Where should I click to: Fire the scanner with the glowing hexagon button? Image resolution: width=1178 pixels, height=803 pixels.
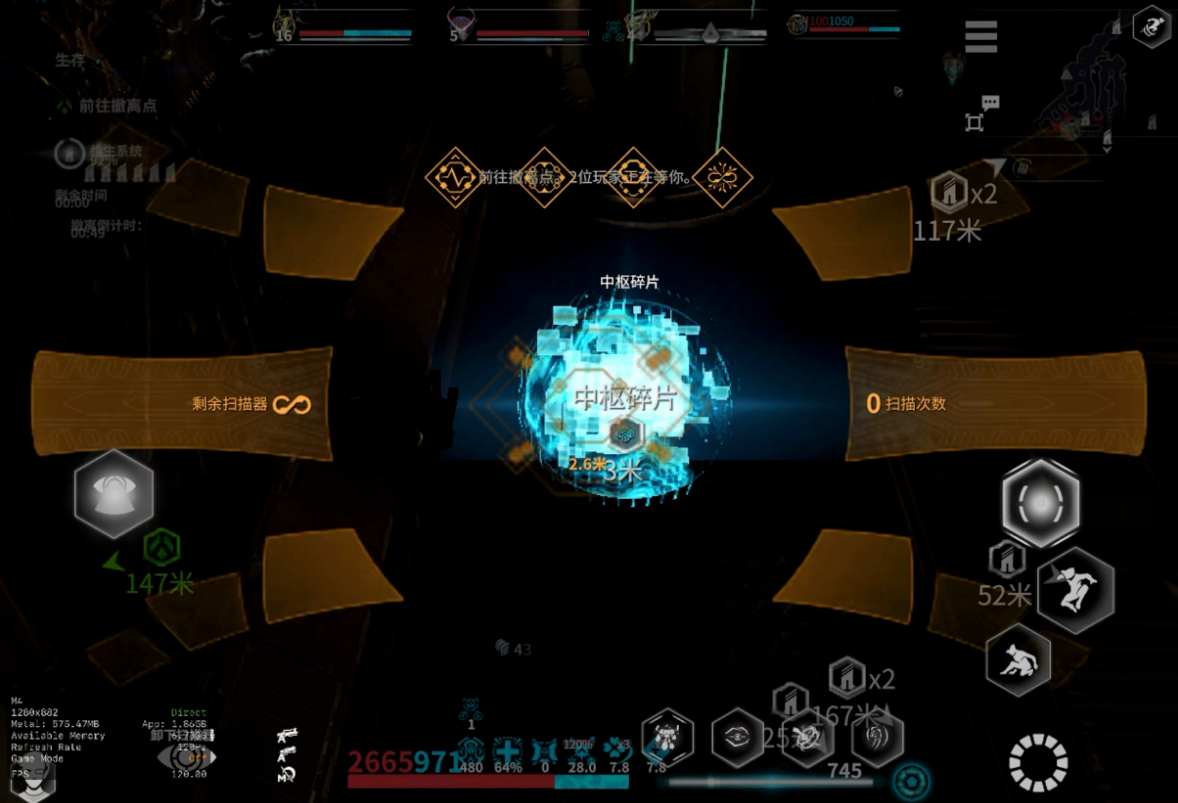coord(1041,504)
